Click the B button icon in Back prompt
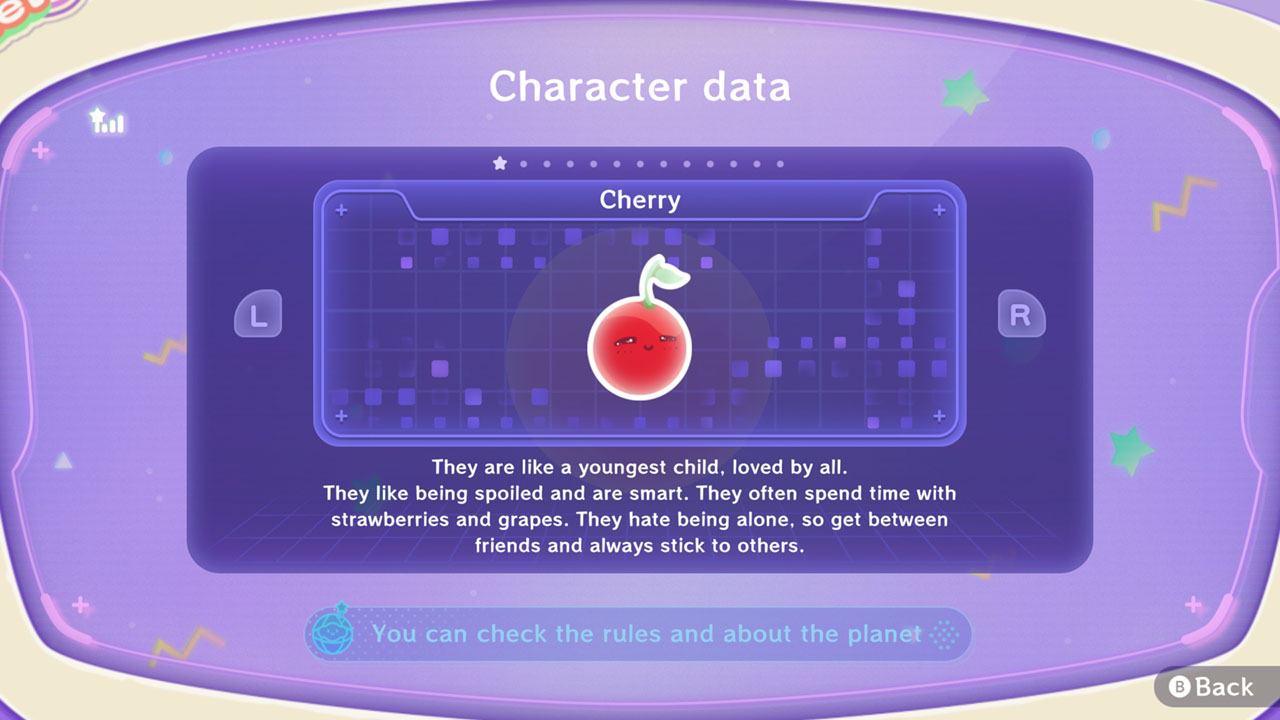1280x720 pixels. click(1178, 687)
